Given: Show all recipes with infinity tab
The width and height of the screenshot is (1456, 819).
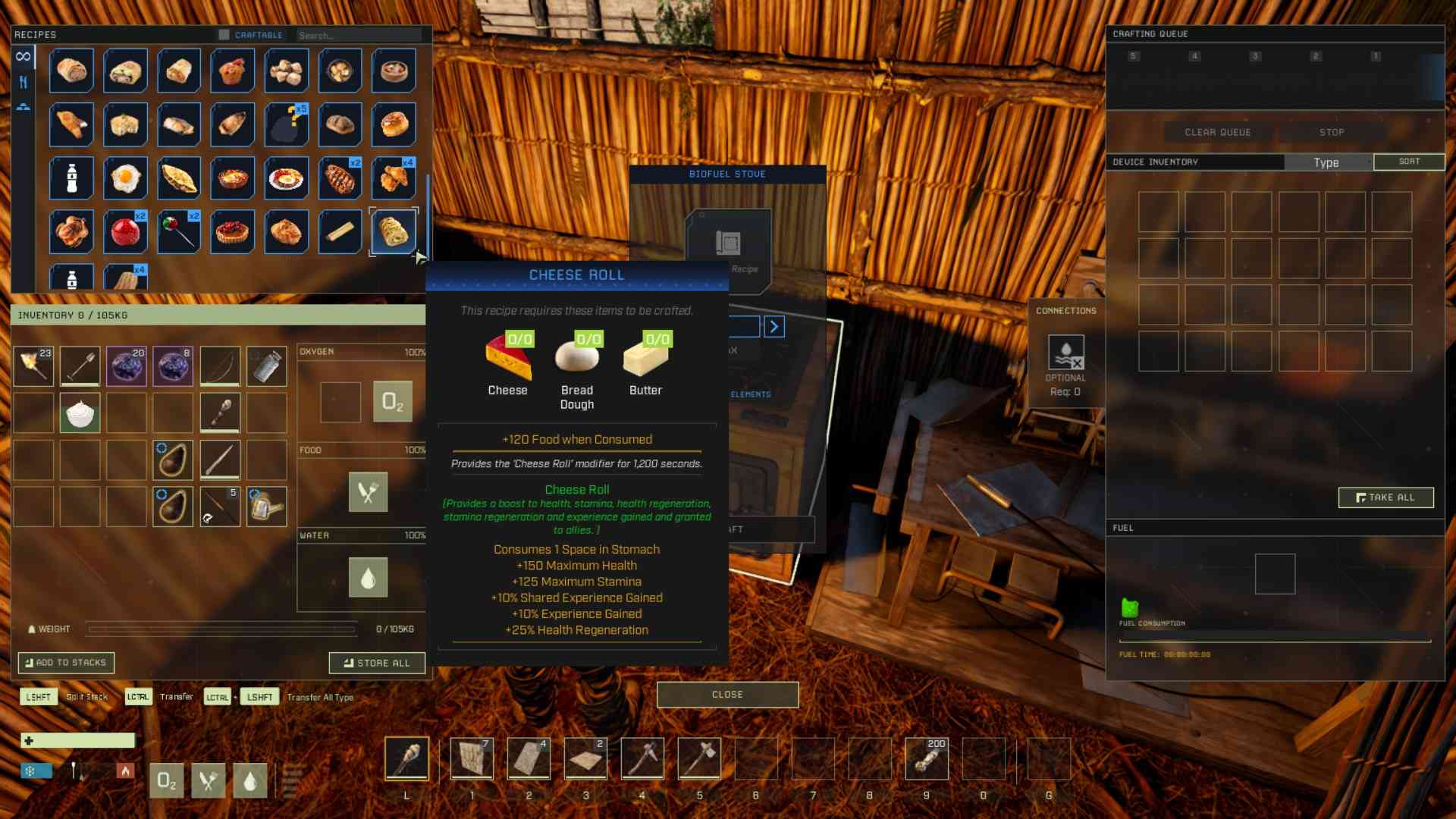Looking at the screenshot, I should [x=24, y=56].
